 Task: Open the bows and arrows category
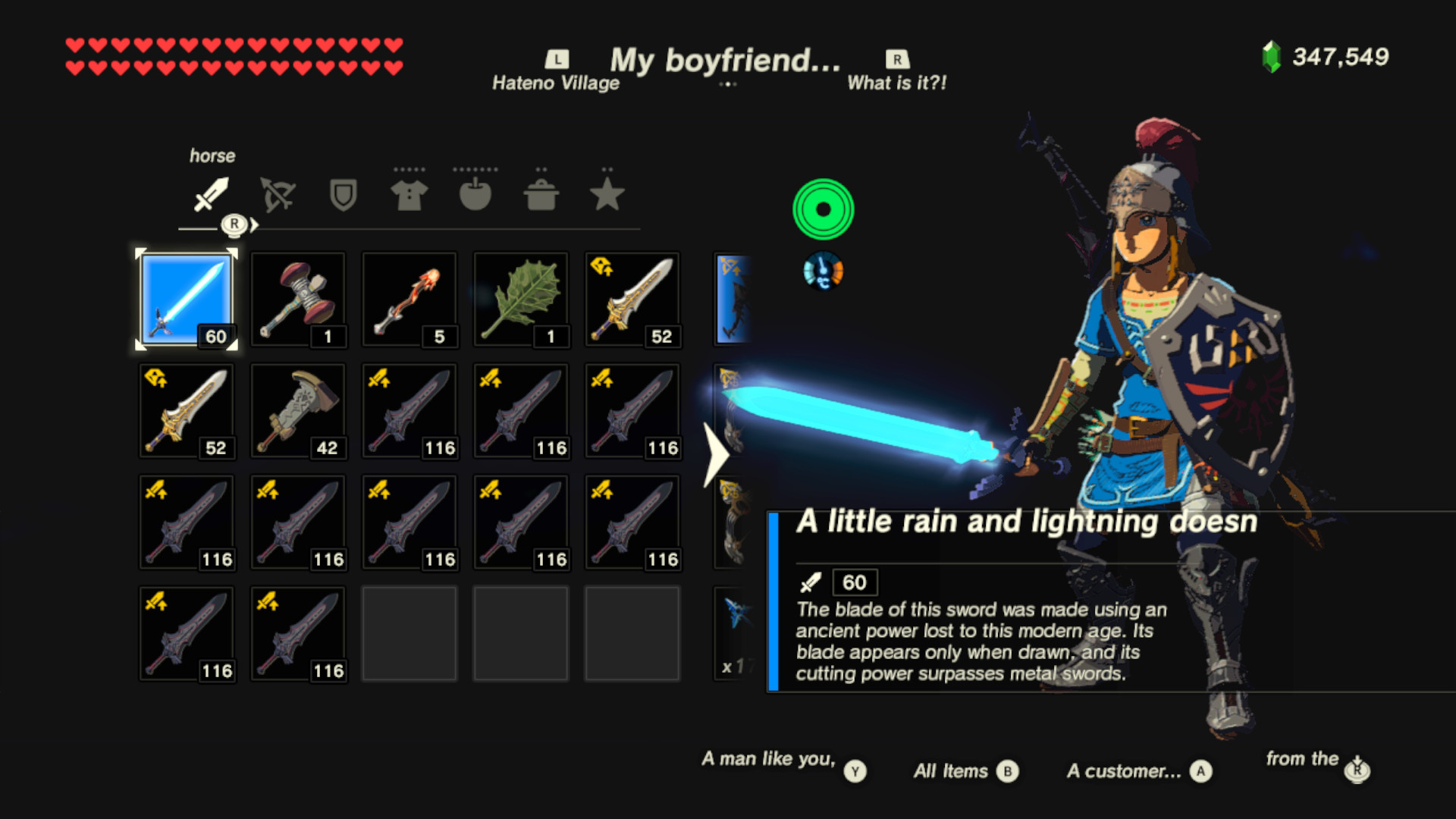tap(277, 193)
